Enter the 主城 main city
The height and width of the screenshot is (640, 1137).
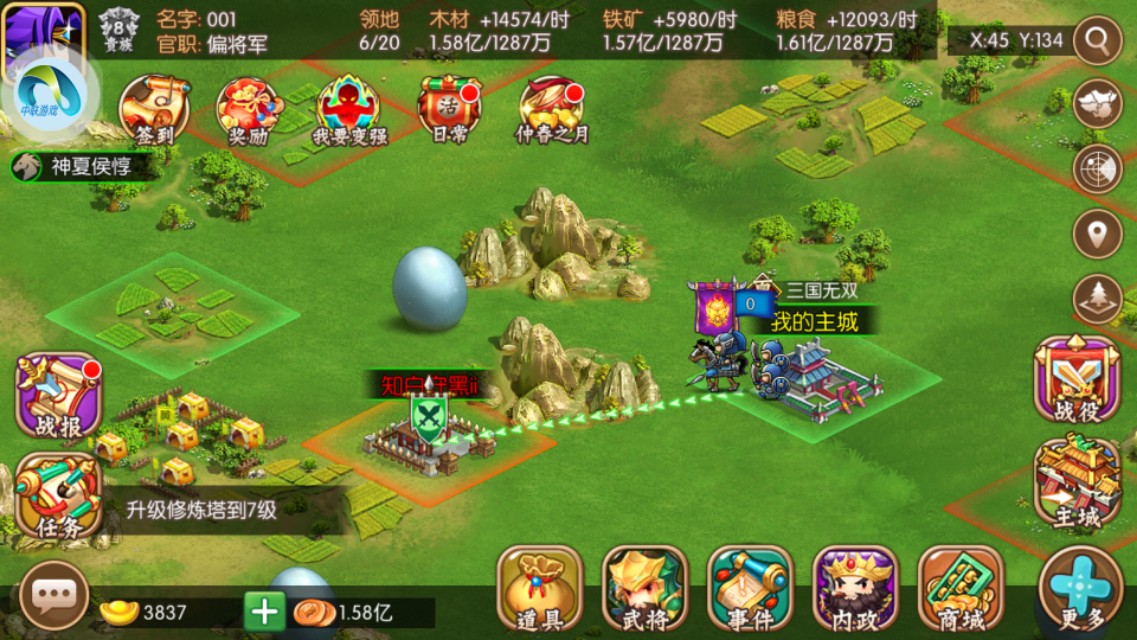1077,484
